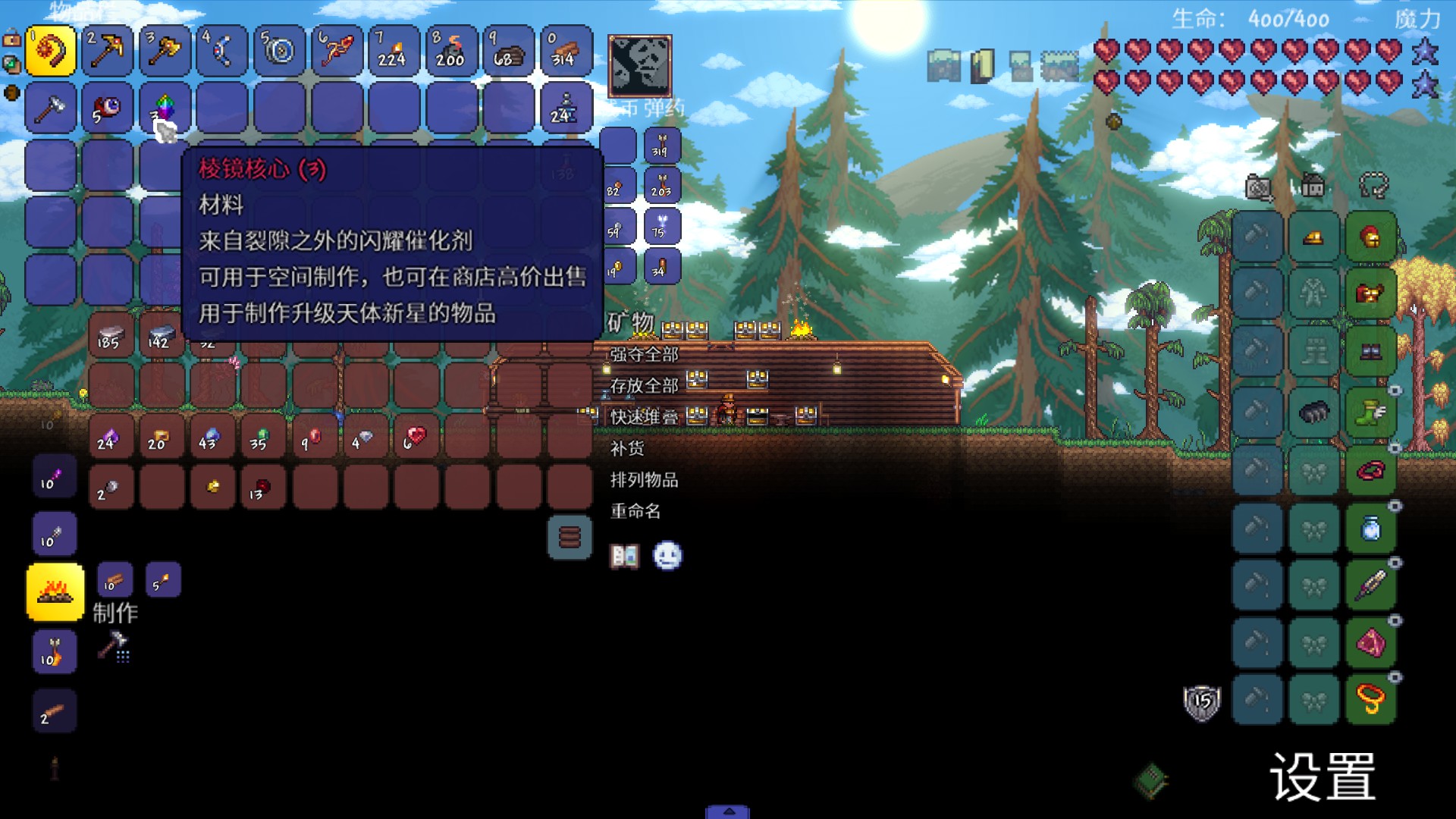Grab the life crystal hearts from chest

[x=416, y=438]
